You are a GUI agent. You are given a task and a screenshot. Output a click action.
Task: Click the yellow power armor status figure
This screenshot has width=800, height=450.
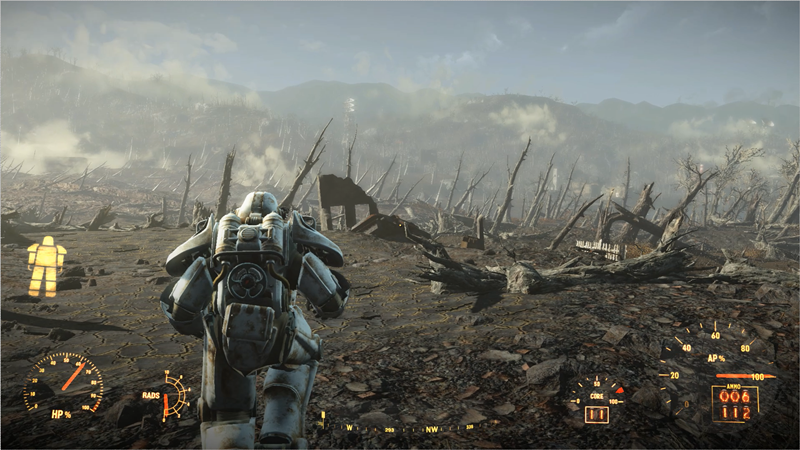click(x=45, y=267)
